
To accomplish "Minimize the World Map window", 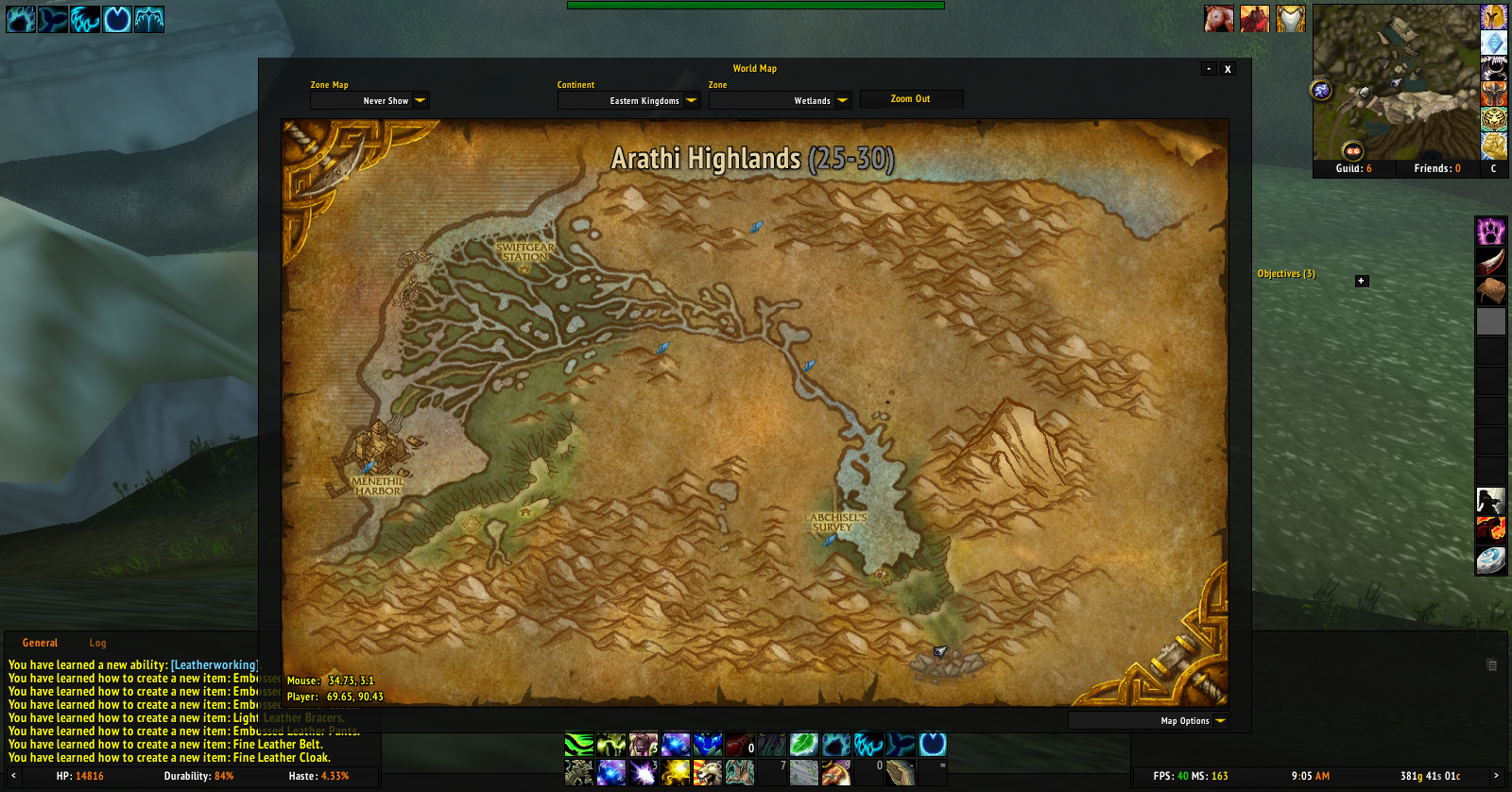I will tap(1209, 69).
